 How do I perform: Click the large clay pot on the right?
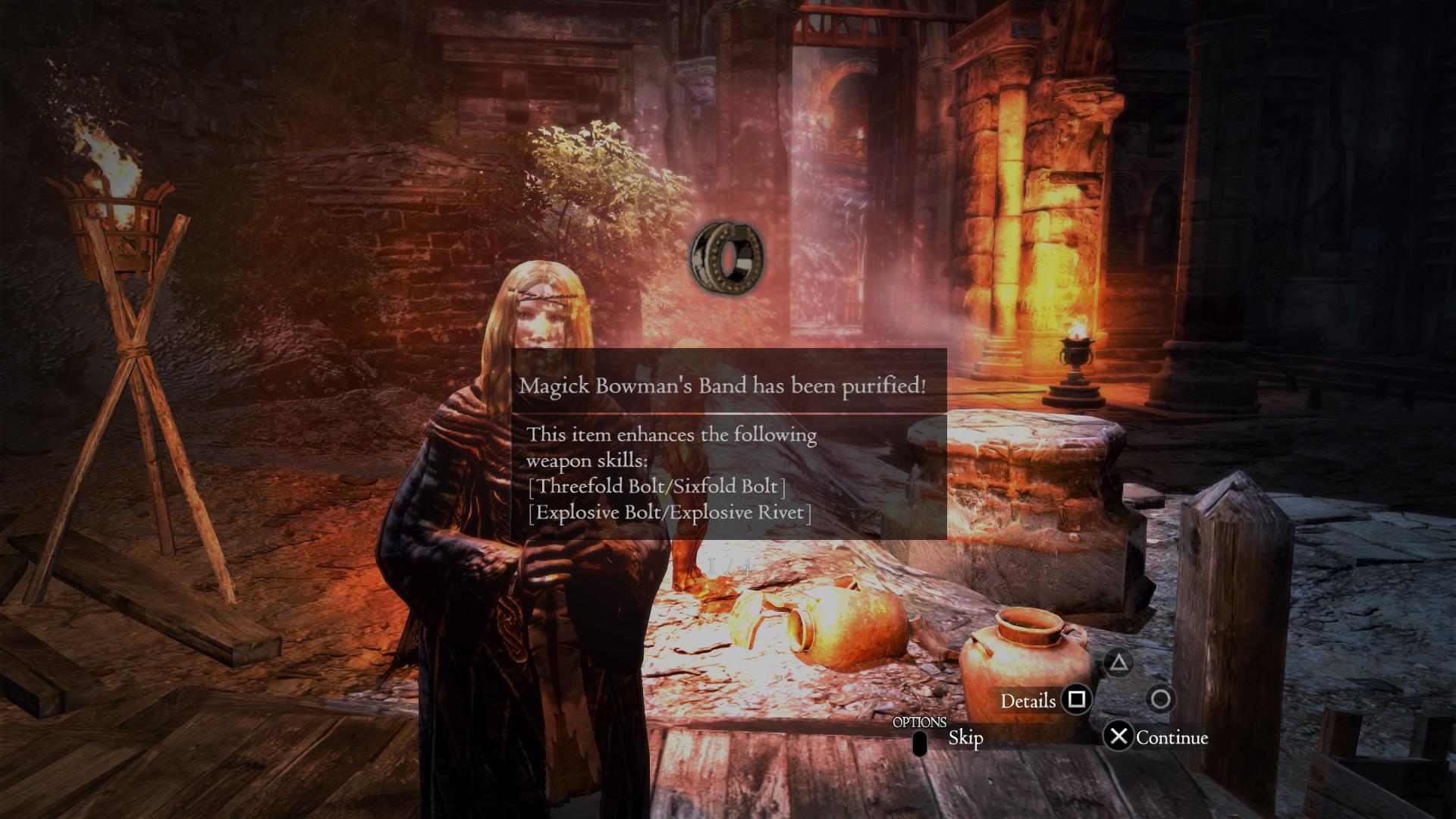tap(1028, 667)
